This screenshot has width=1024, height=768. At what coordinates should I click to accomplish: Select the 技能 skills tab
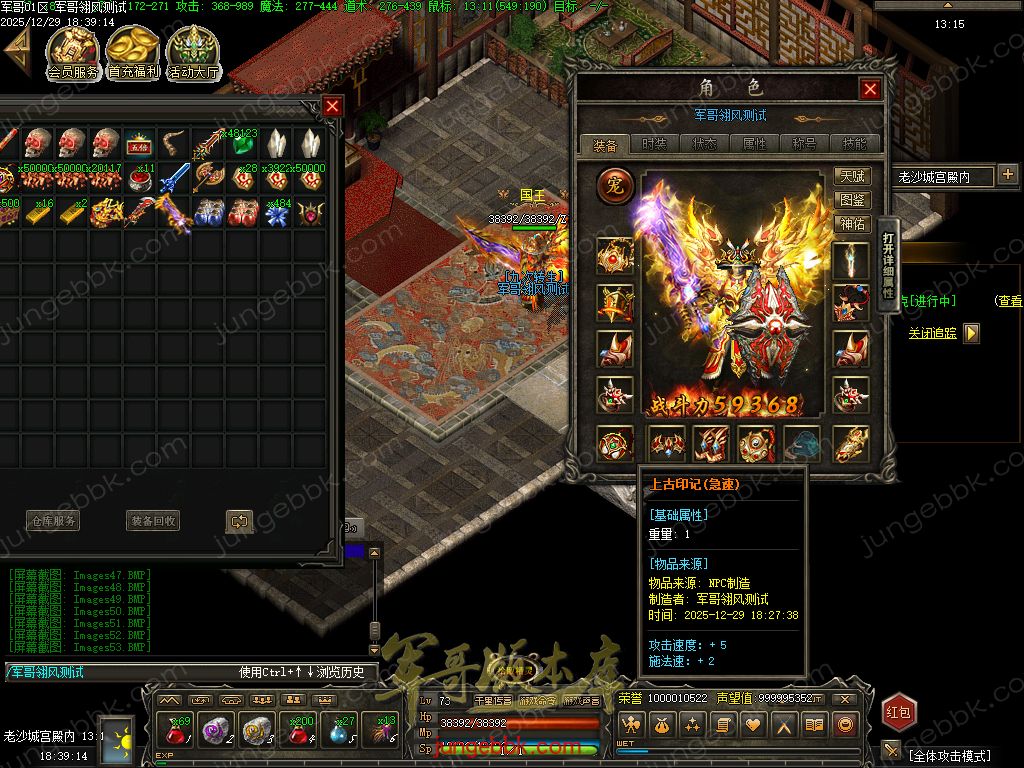click(x=855, y=144)
